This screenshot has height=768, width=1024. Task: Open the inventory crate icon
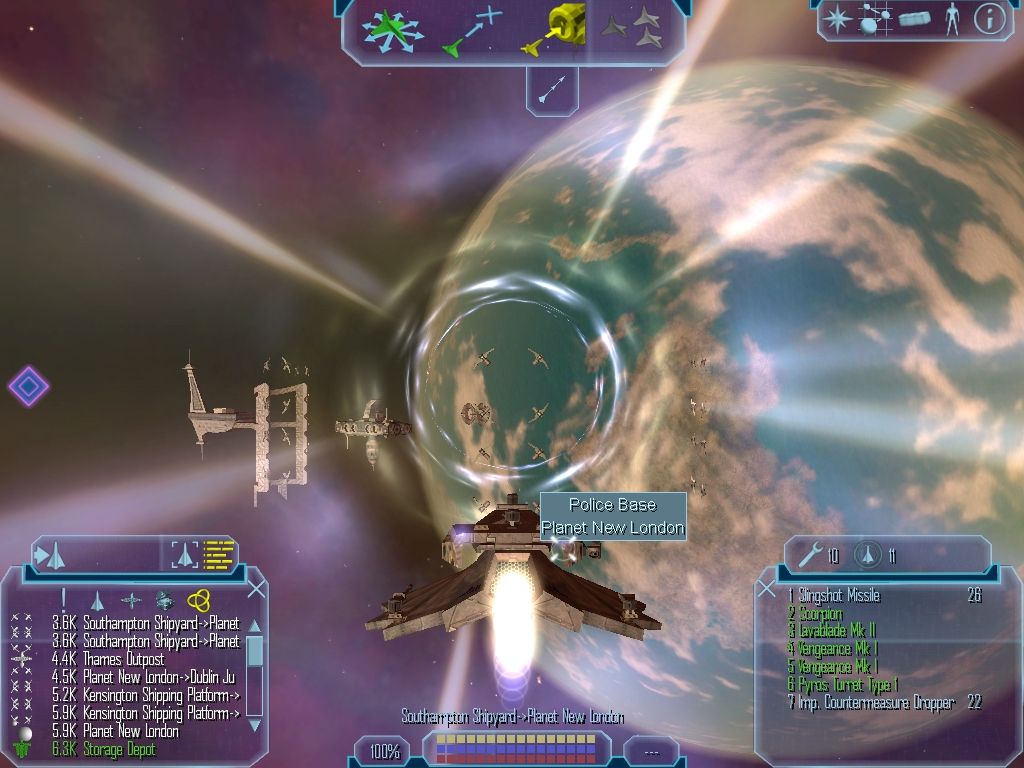[914, 19]
